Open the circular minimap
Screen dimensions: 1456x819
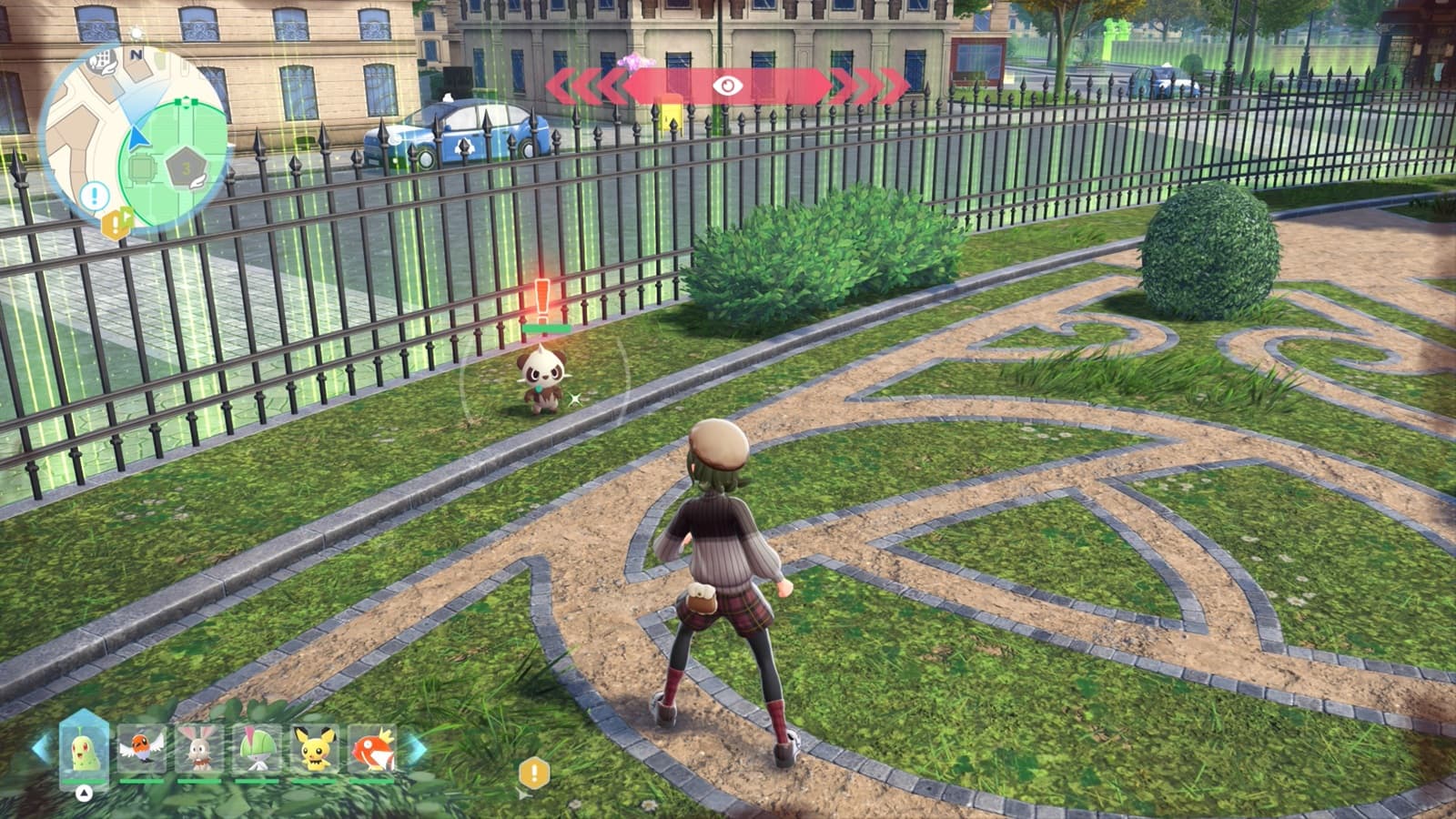coord(135,136)
